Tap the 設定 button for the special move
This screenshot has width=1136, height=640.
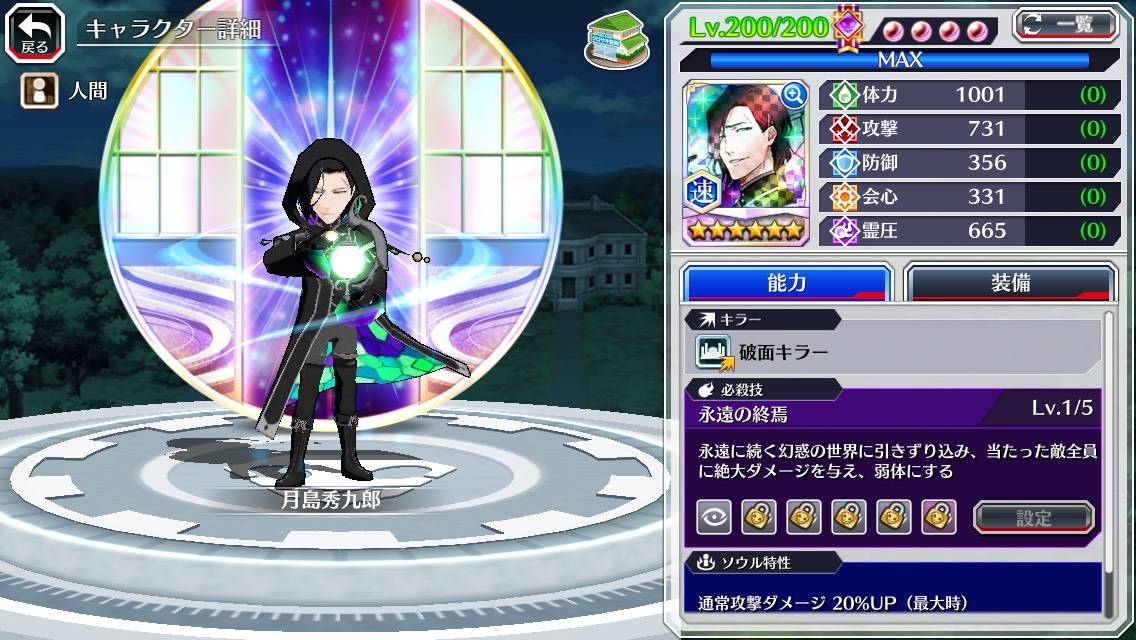[1034, 517]
